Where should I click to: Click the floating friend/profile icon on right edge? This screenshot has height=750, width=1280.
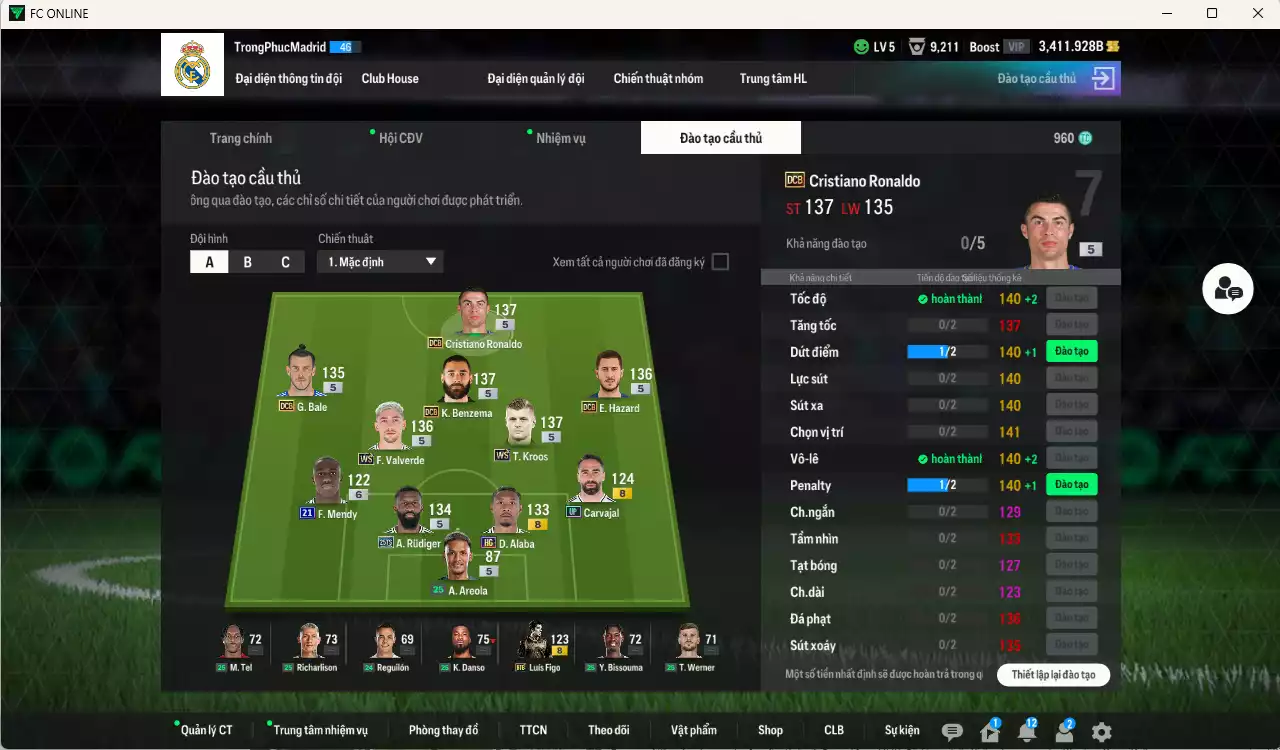[x=1228, y=289]
